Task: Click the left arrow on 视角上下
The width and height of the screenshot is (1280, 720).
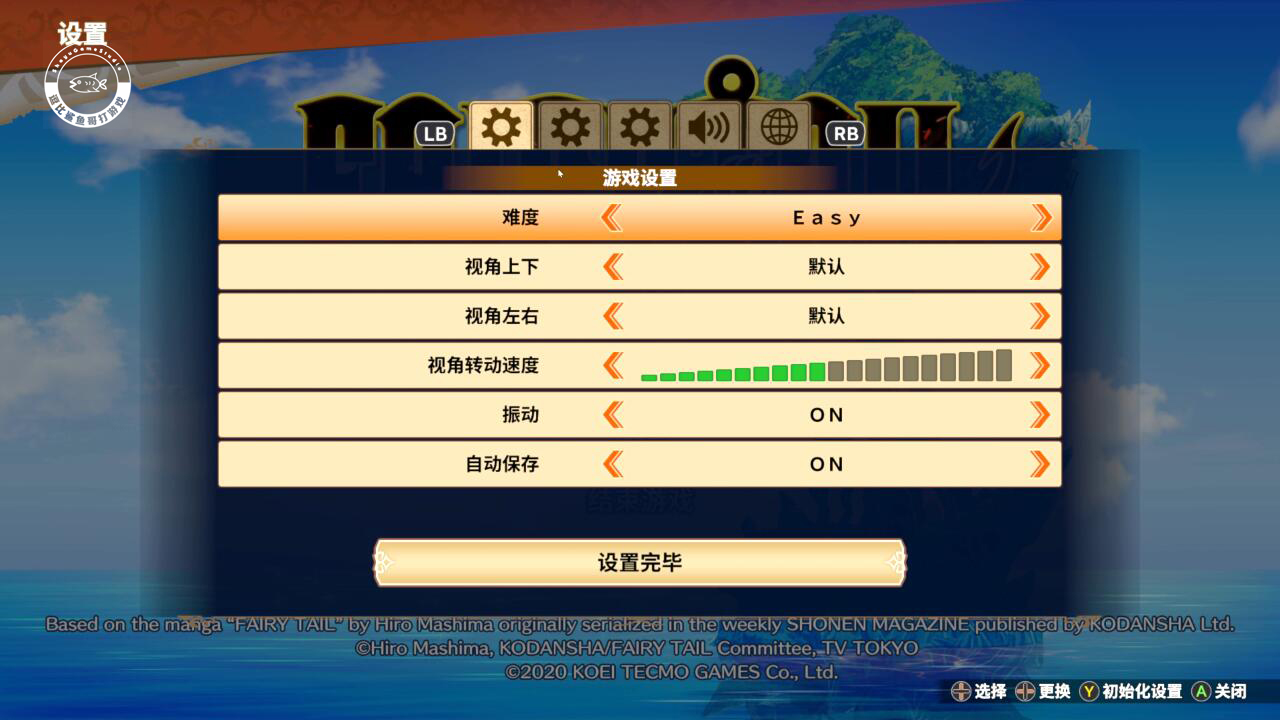Action: [x=612, y=266]
